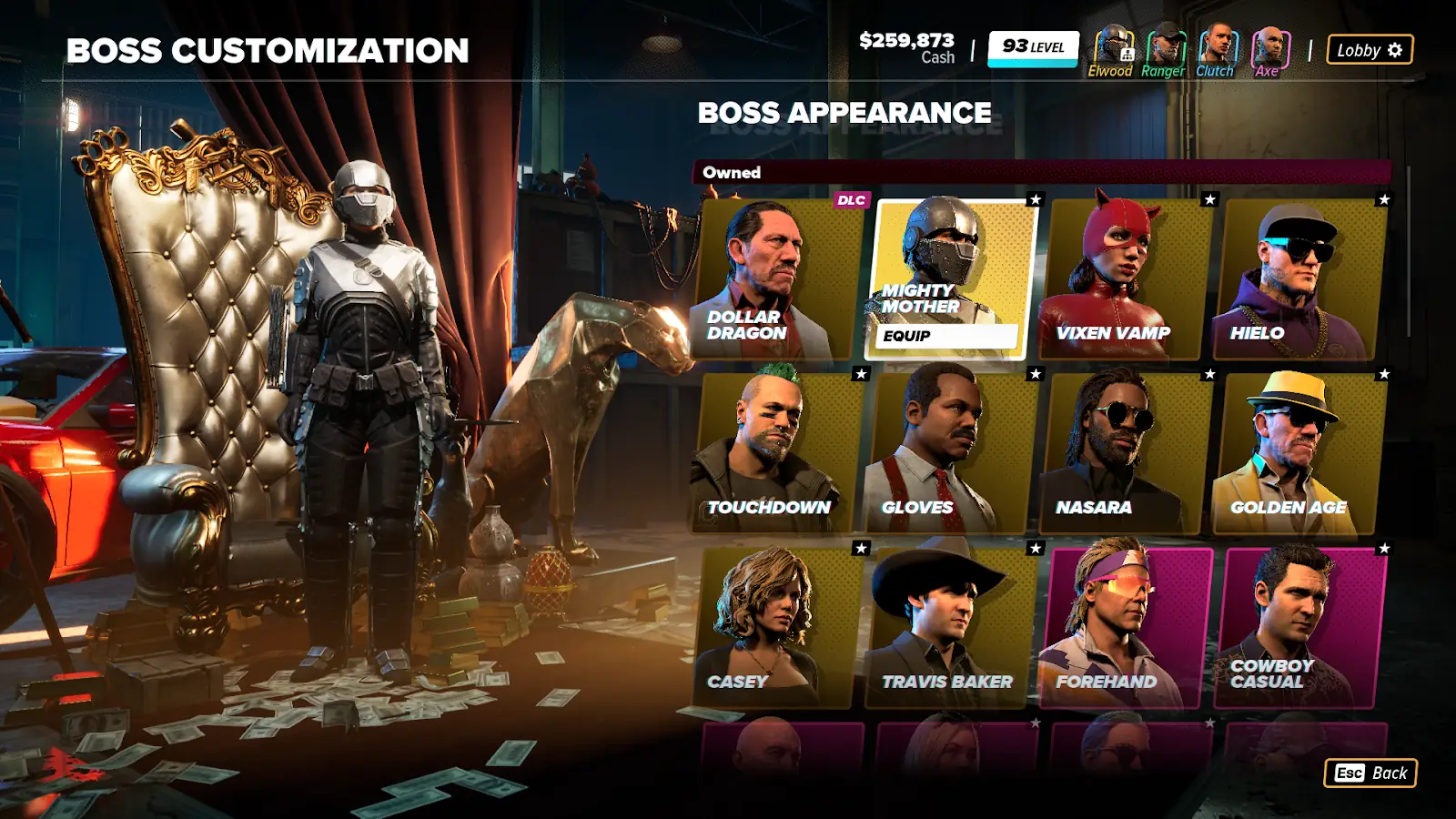This screenshot has height=819, width=1456.
Task: Click the Axe crew portrait
Action: pyautogui.click(x=1269, y=51)
